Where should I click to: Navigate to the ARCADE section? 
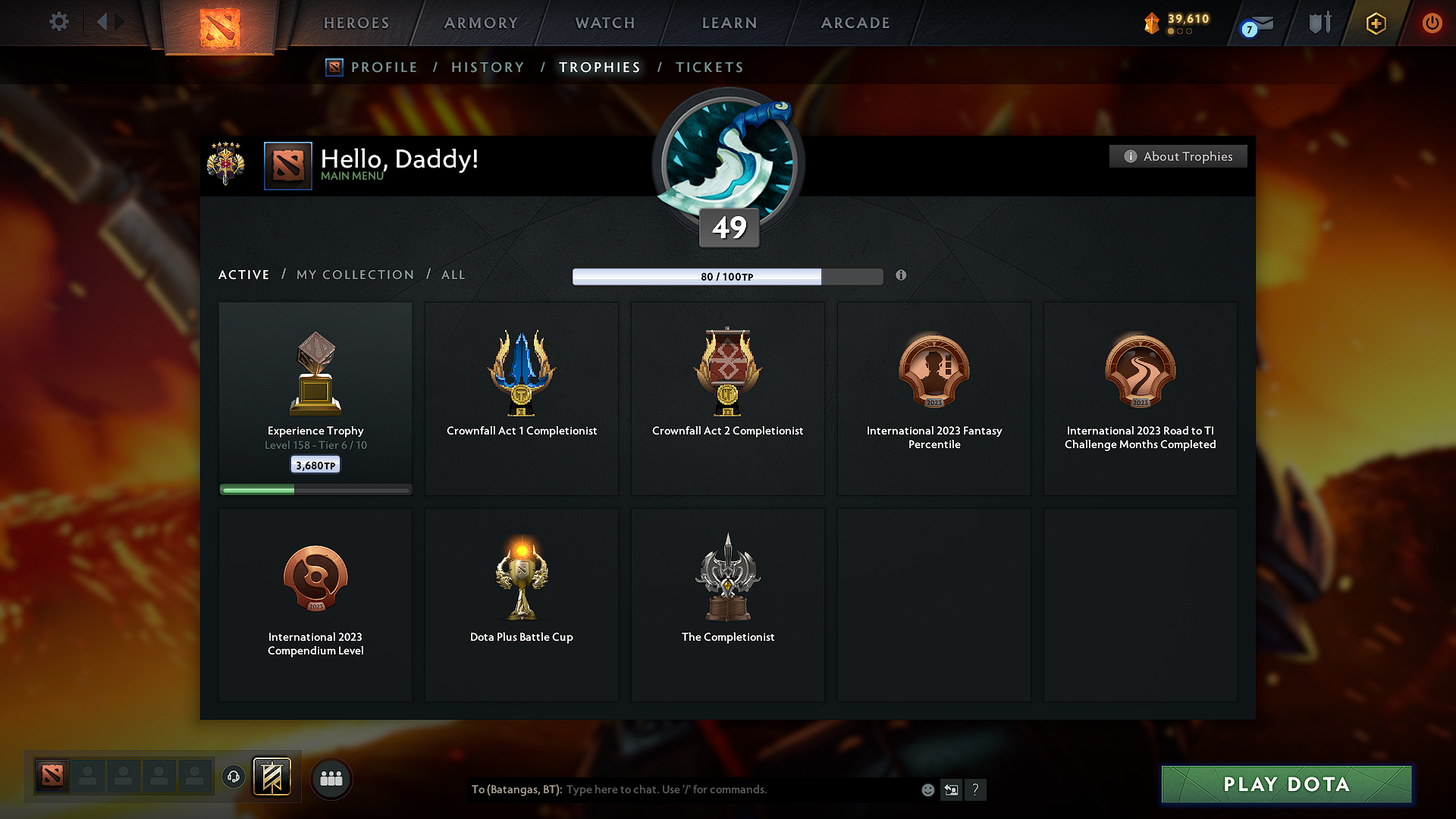coord(855,23)
